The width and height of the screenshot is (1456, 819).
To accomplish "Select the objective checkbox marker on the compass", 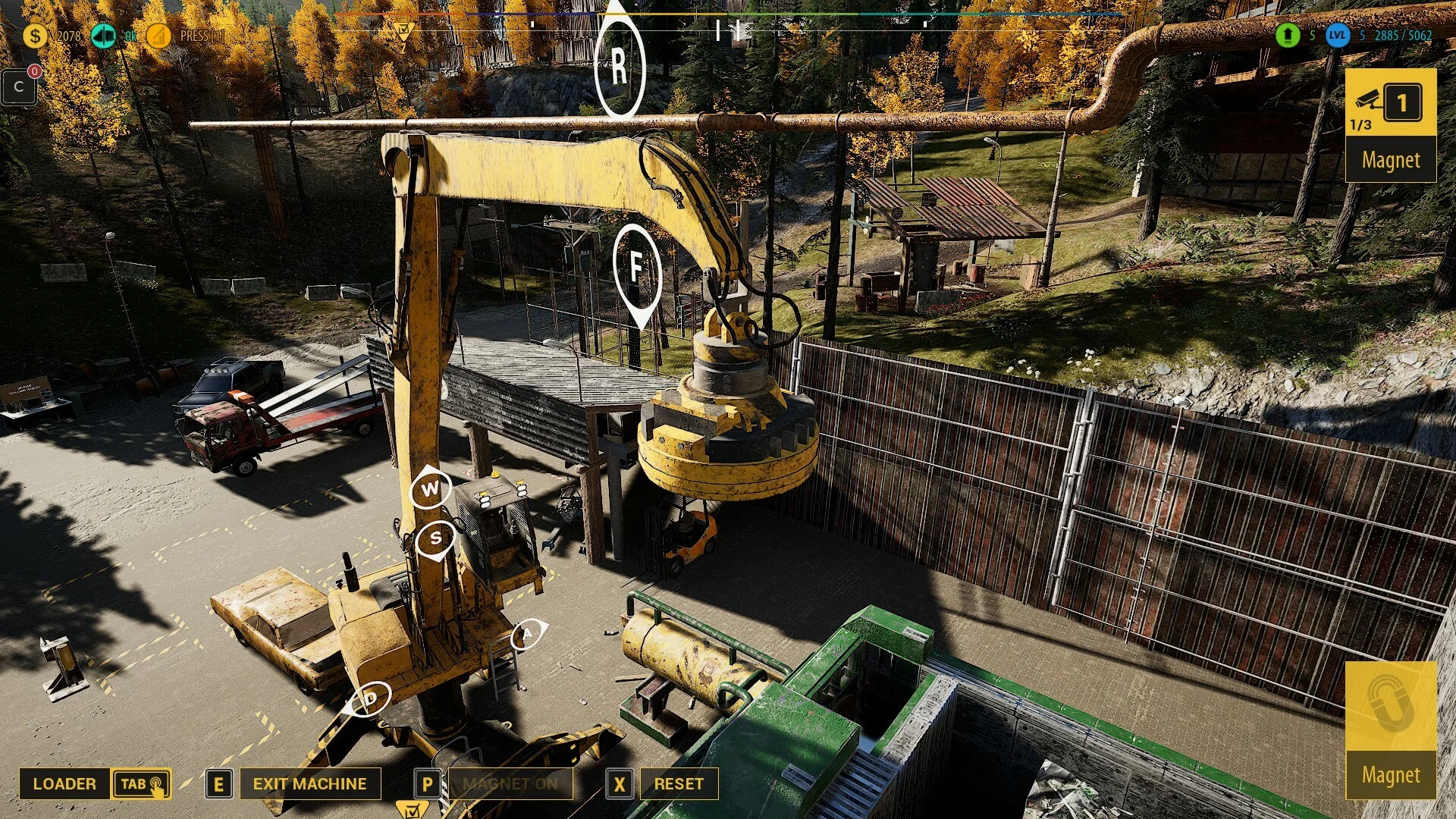I will coord(403,30).
